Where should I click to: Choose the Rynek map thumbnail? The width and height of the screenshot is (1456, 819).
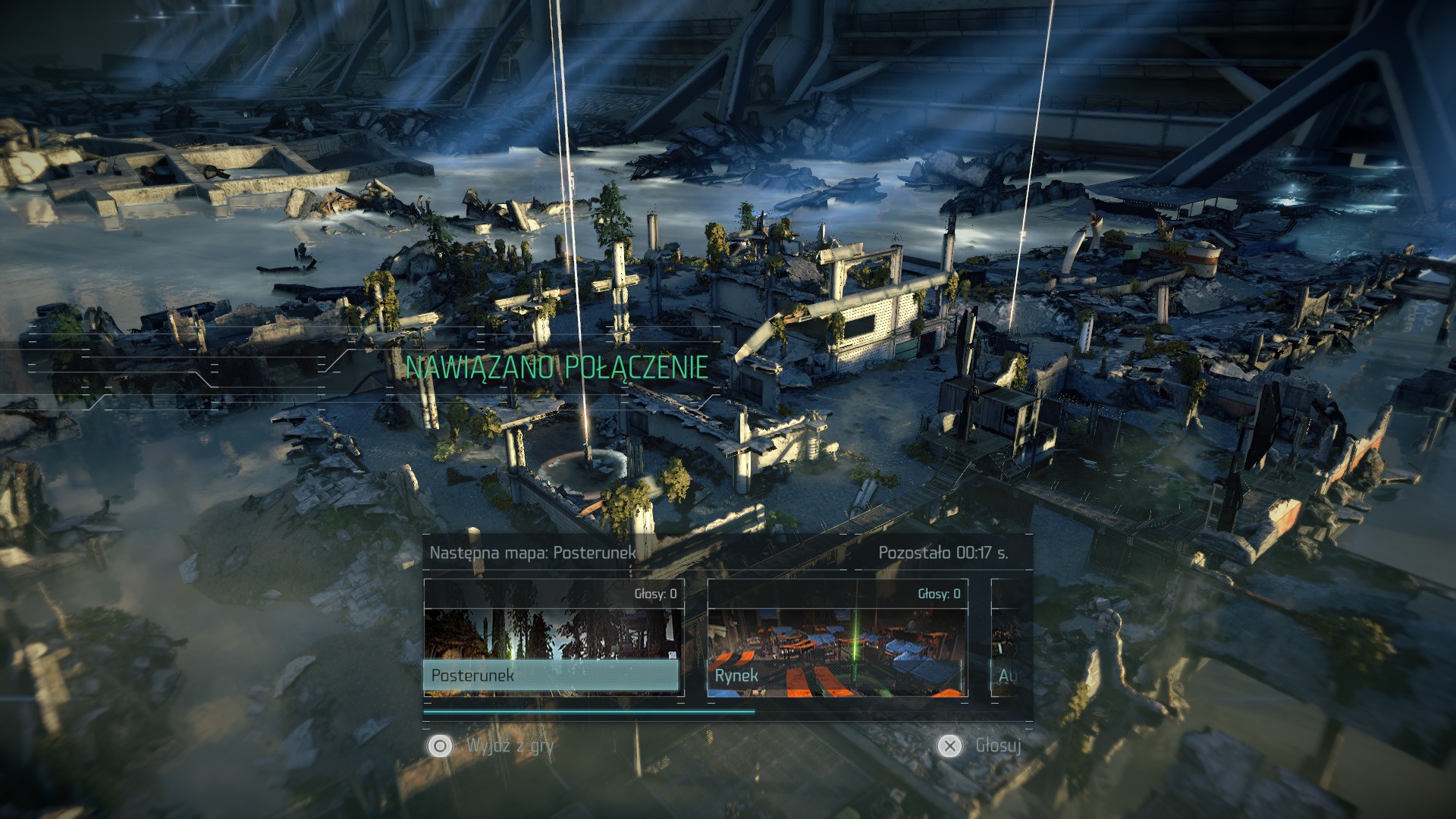pyautogui.click(x=837, y=639)
